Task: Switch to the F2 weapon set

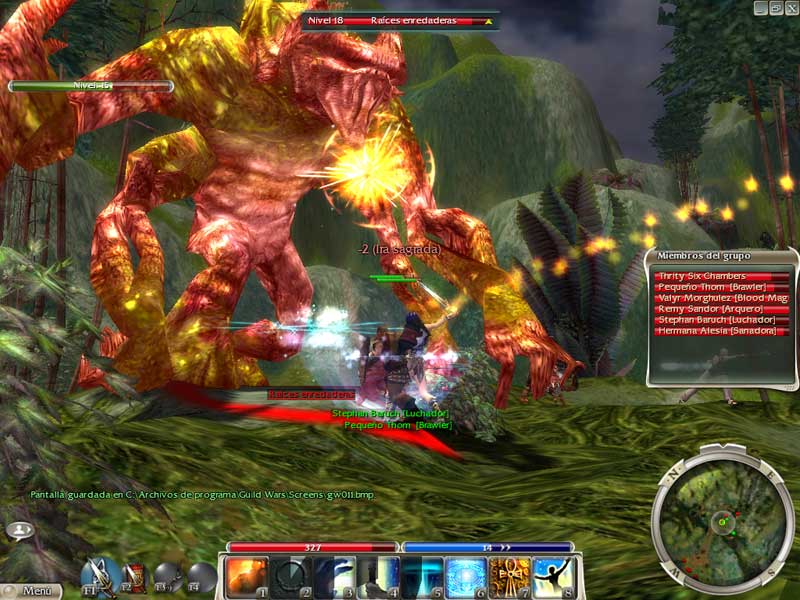Action: (x=134, y=576)
